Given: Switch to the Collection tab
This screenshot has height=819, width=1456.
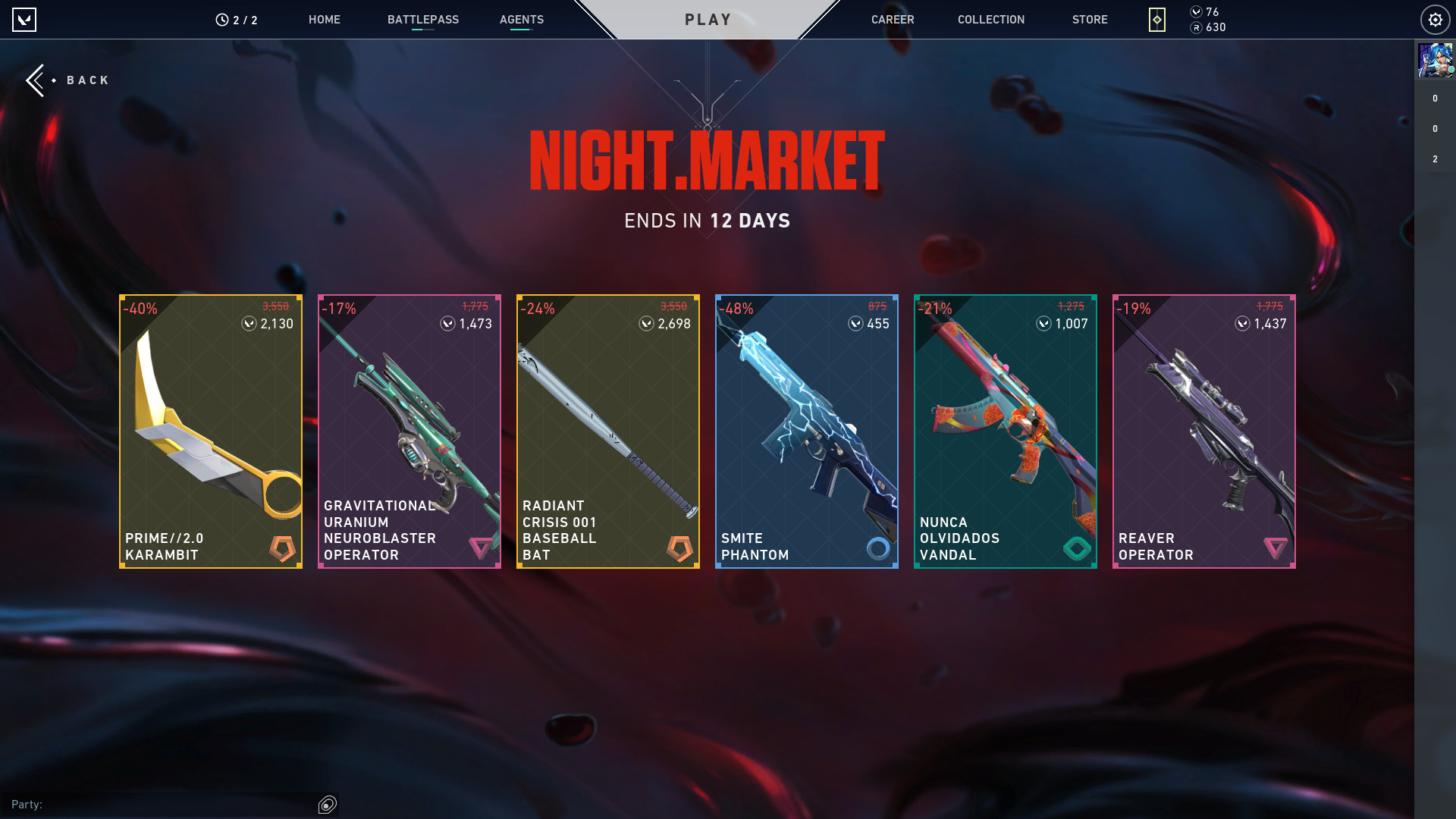Looking at the screenshot, I should click(990, 20).
